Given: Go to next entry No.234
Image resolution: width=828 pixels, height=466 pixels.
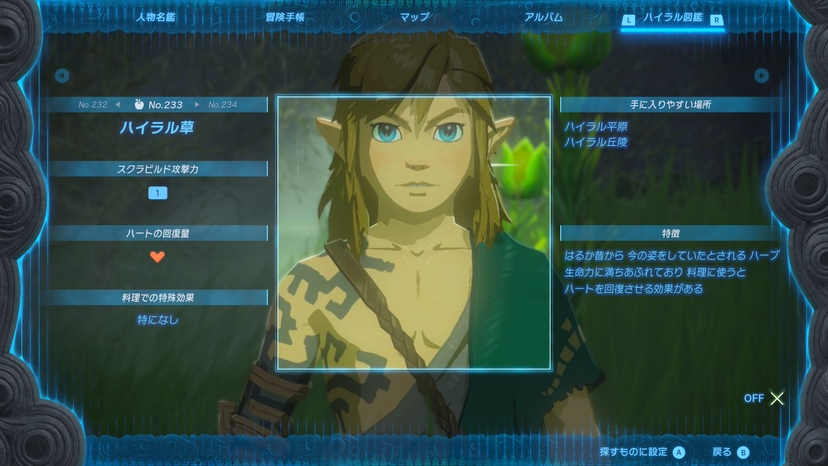Looking at the screenshot, I should [x=222, y=104].
